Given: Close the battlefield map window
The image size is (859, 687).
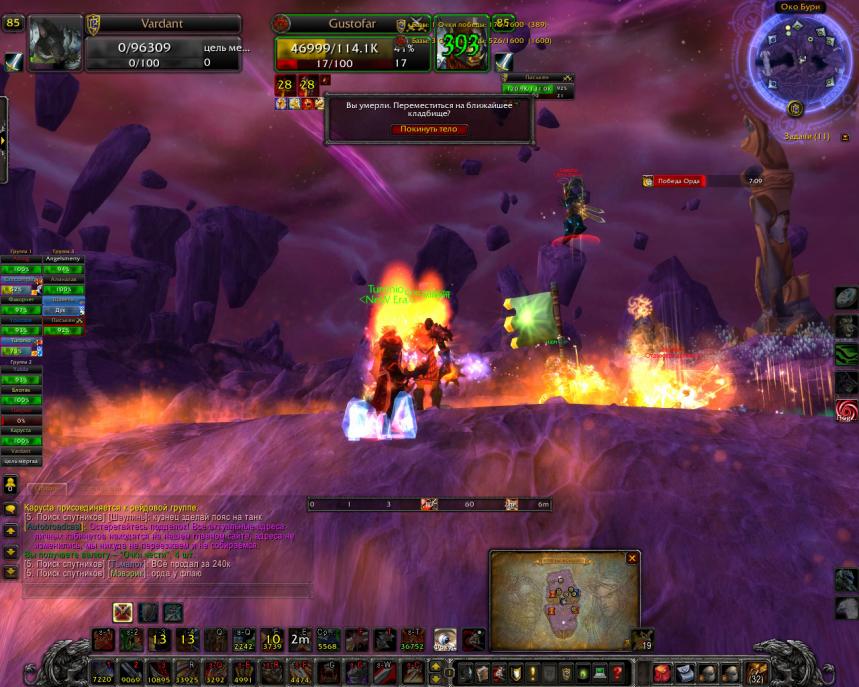Looking at the screenshot, I should pyautogui.click(x=631, y=558).
